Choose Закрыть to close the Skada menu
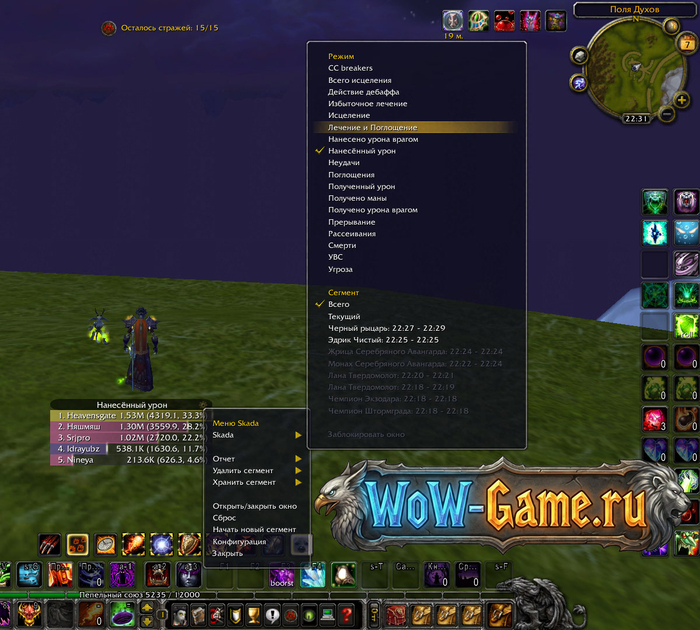This screenshot has height=630, width=700. (228, 553)
